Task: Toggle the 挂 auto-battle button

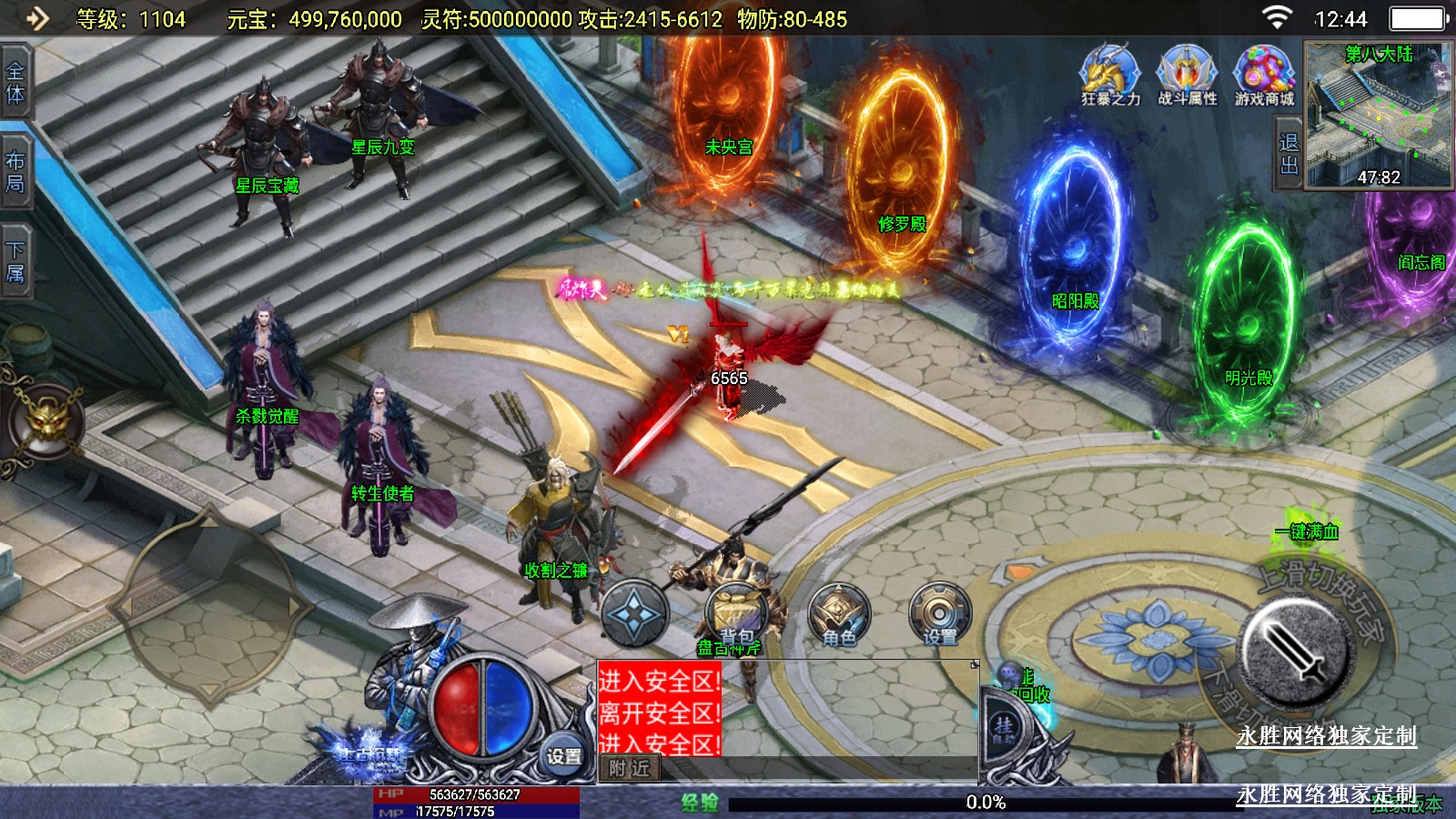Action: click(x=1005, y=727)
